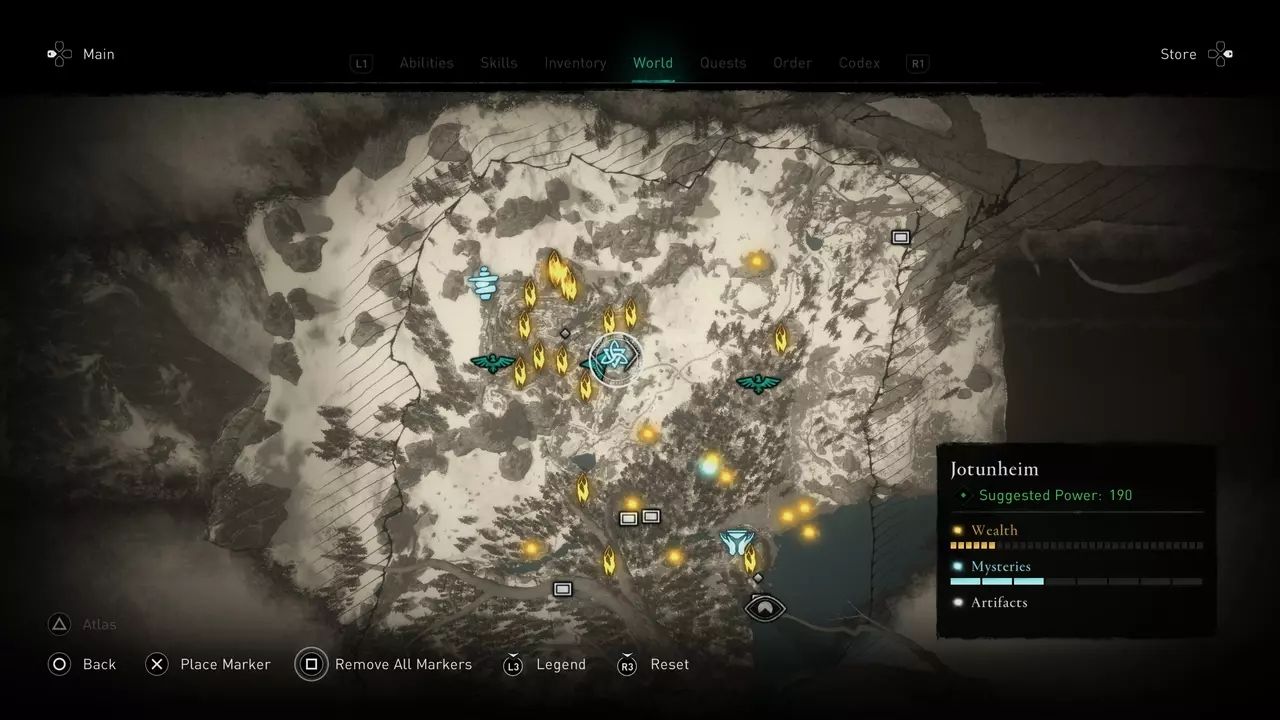
Task: Show the Order tab
Action: [x=792, y=63]
